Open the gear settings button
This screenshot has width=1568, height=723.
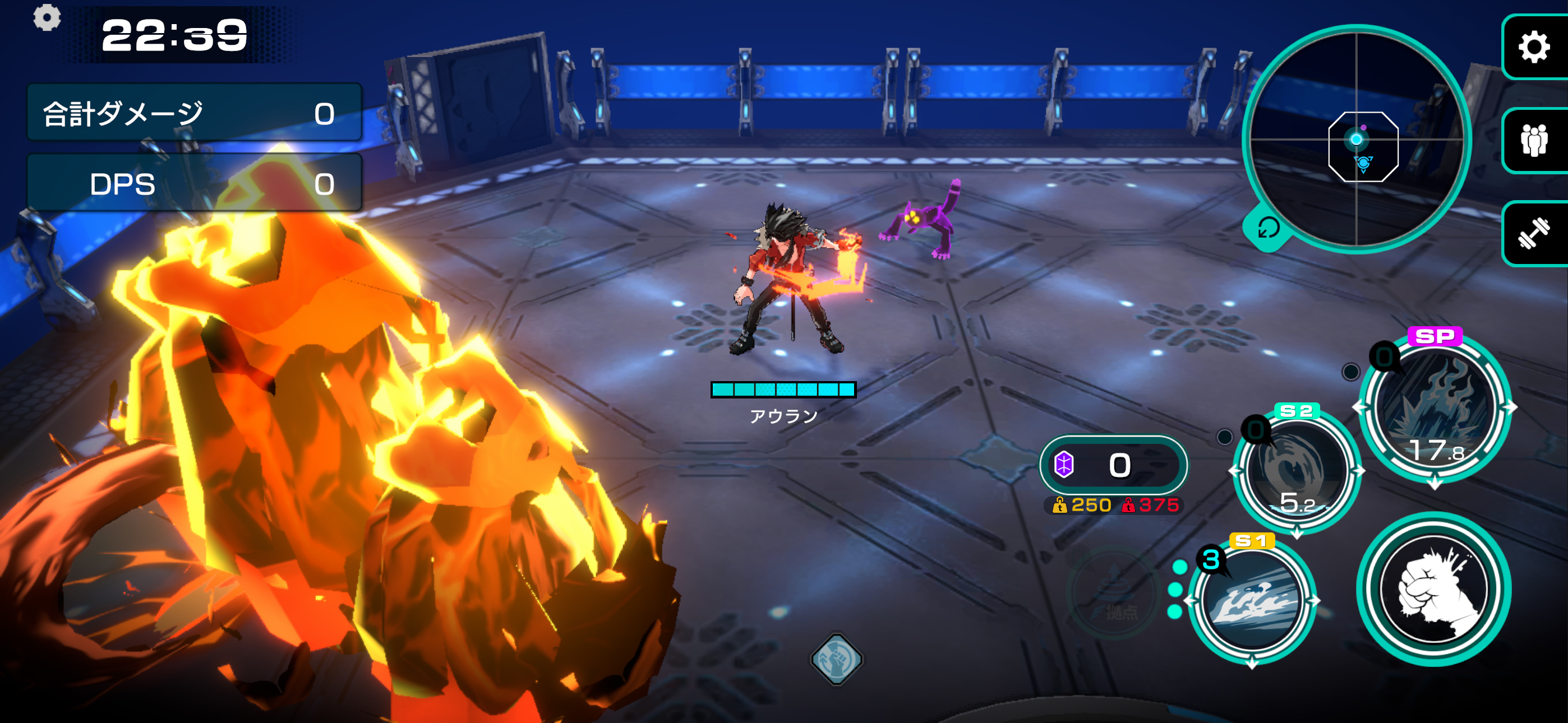(x=1534, y=48)
